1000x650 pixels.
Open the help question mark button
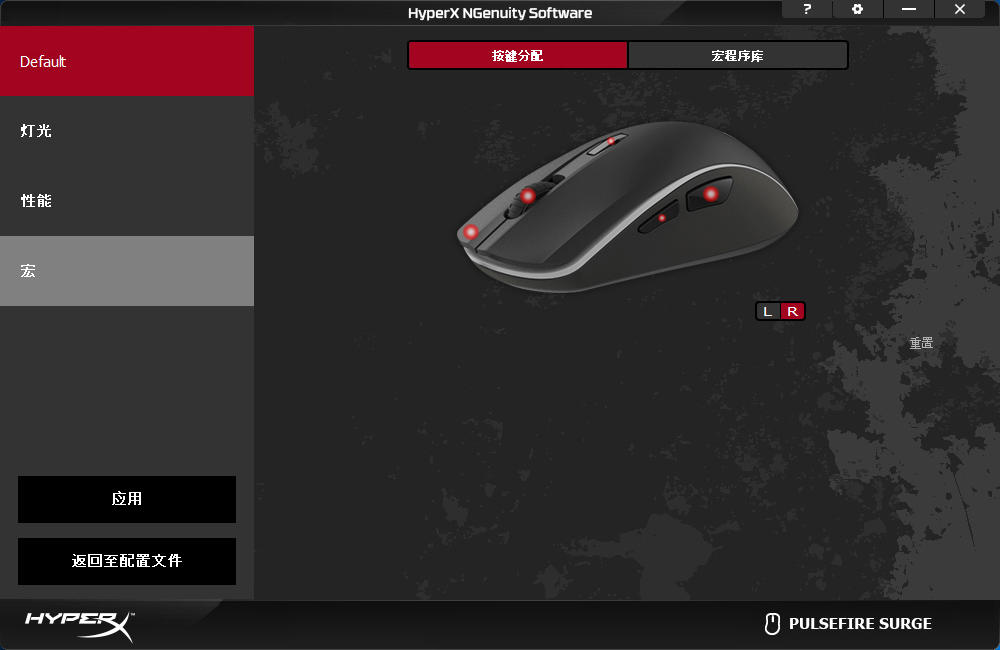(808, 9)
